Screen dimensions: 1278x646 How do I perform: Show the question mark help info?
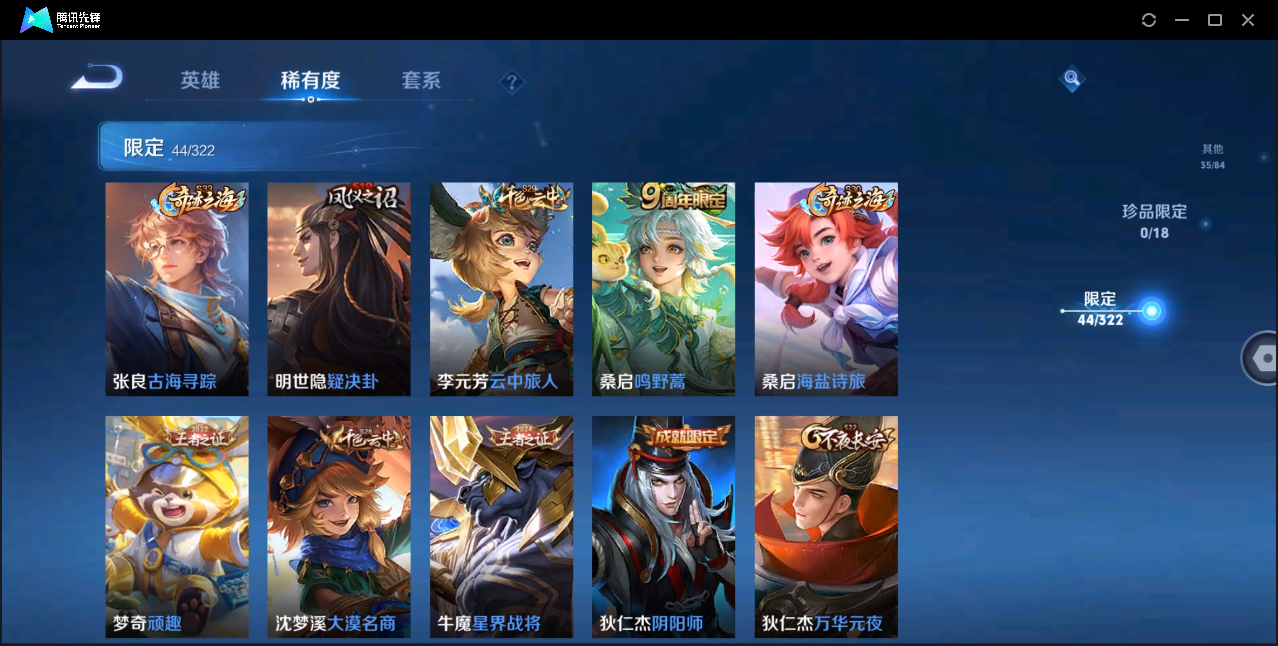coord(512,82)
